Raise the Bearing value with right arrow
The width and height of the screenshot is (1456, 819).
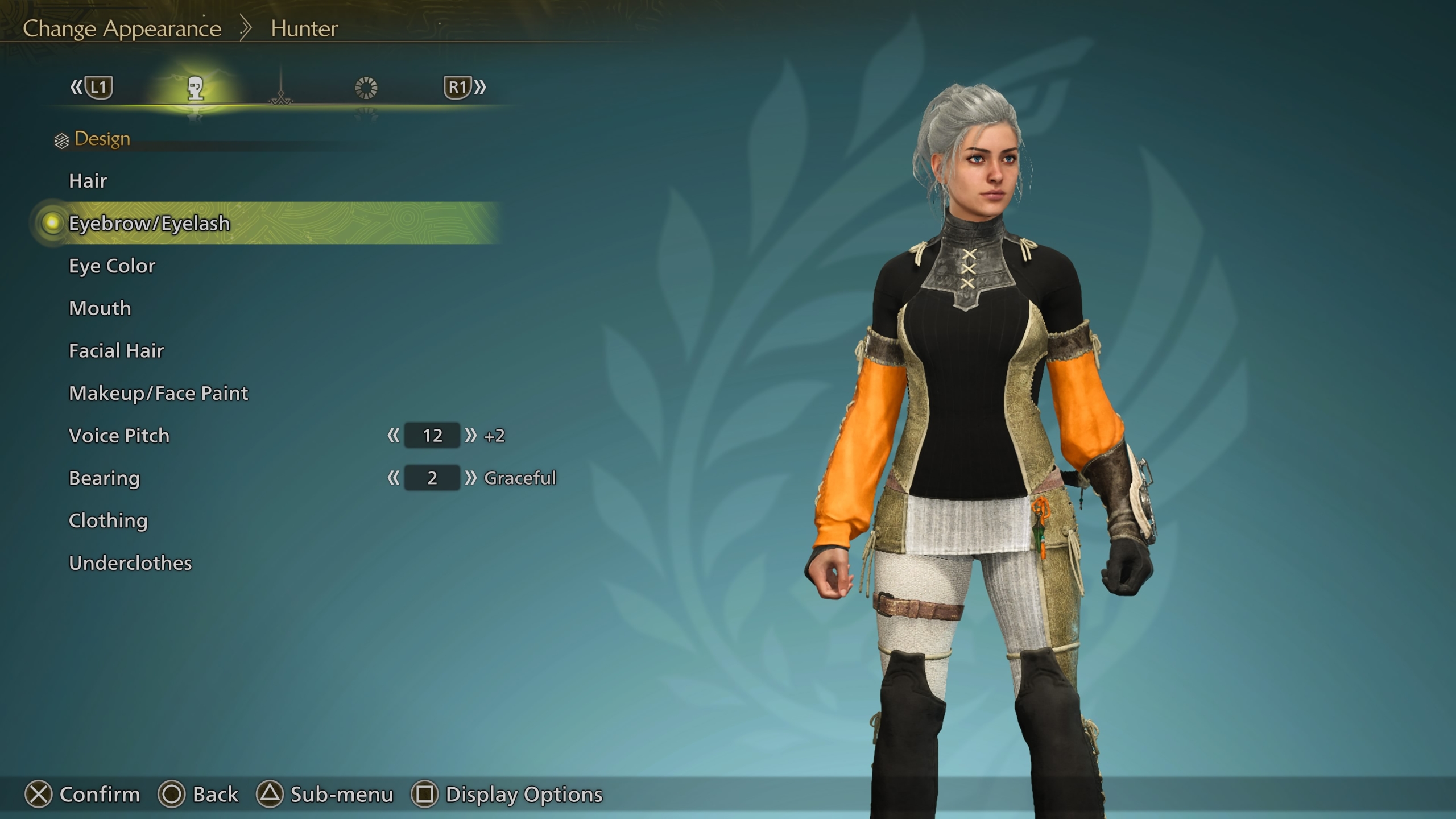[x=470, y=478]
